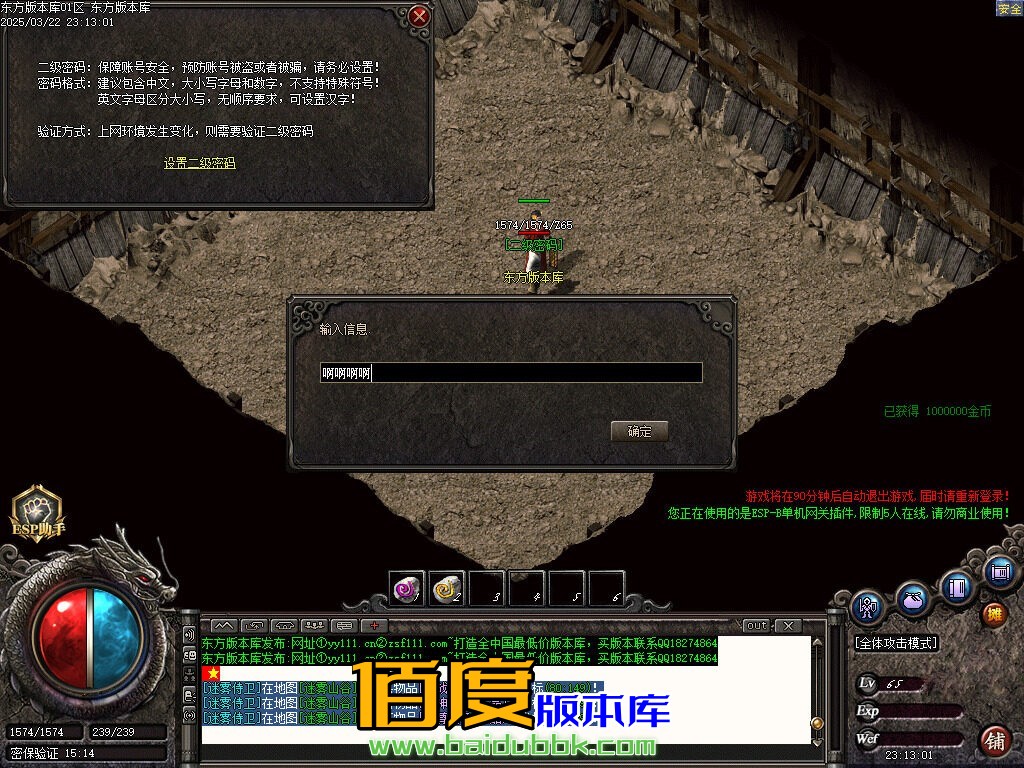The image size is (1024, 768).
Task: Click the chat panel's out button
Action: 757,626
